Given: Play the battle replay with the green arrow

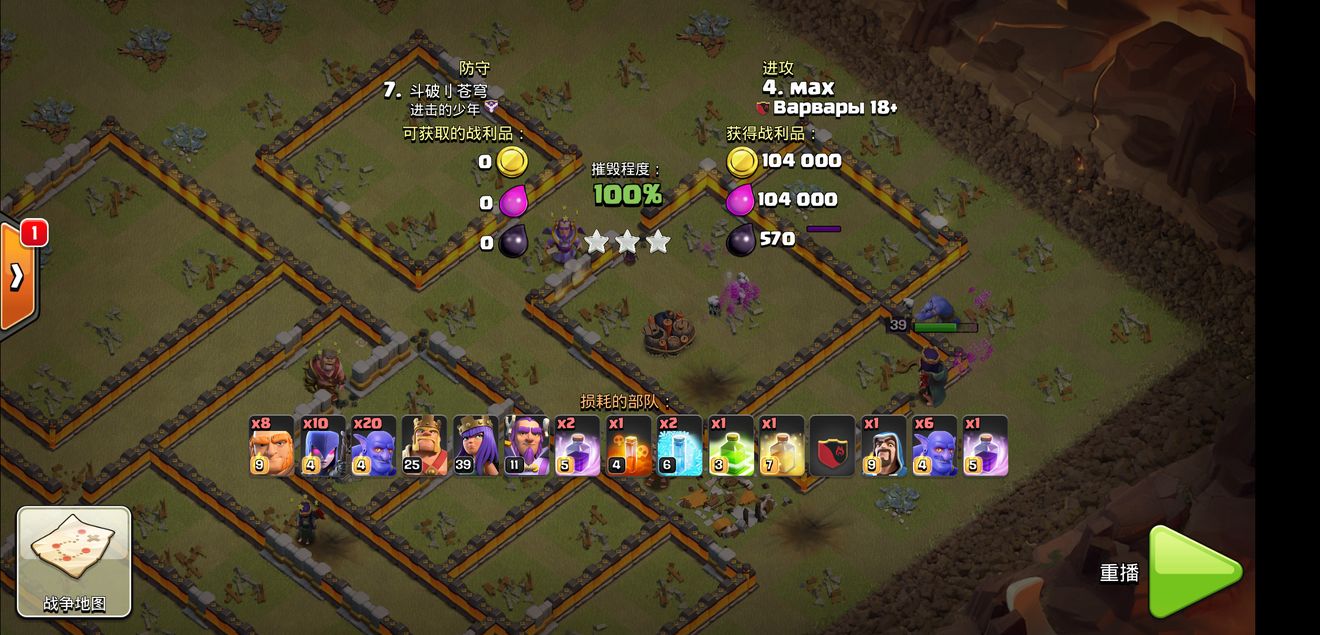Looking at the screenshot, I should [1193, 572].
